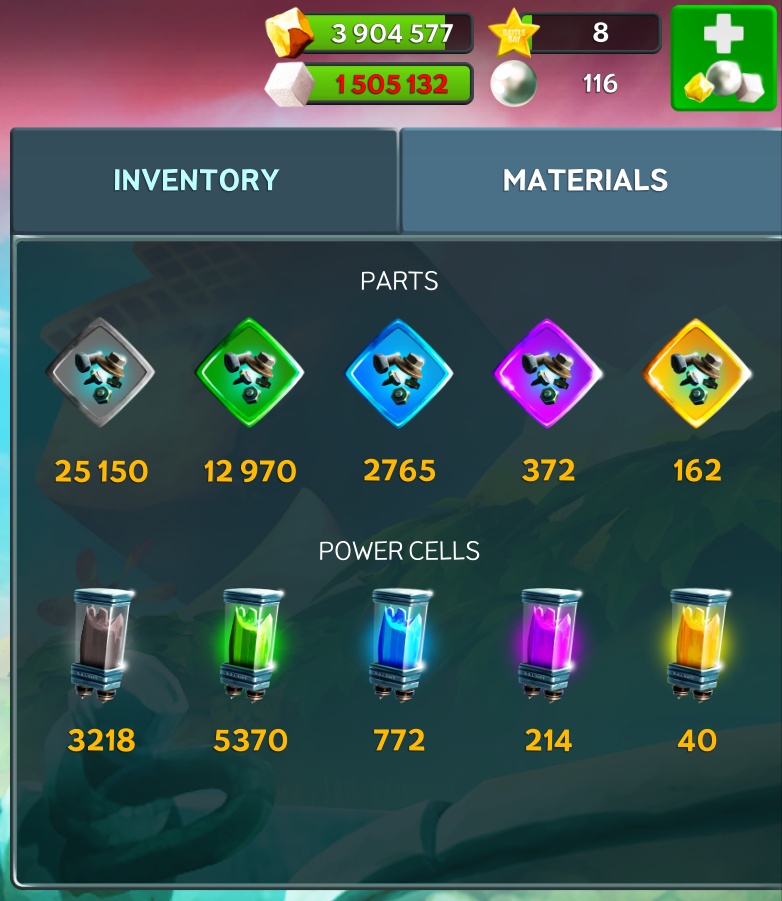Select the gray power cell
Image resolution: width=782 pixels, height=901 pixels.
(x=101, y=645)
